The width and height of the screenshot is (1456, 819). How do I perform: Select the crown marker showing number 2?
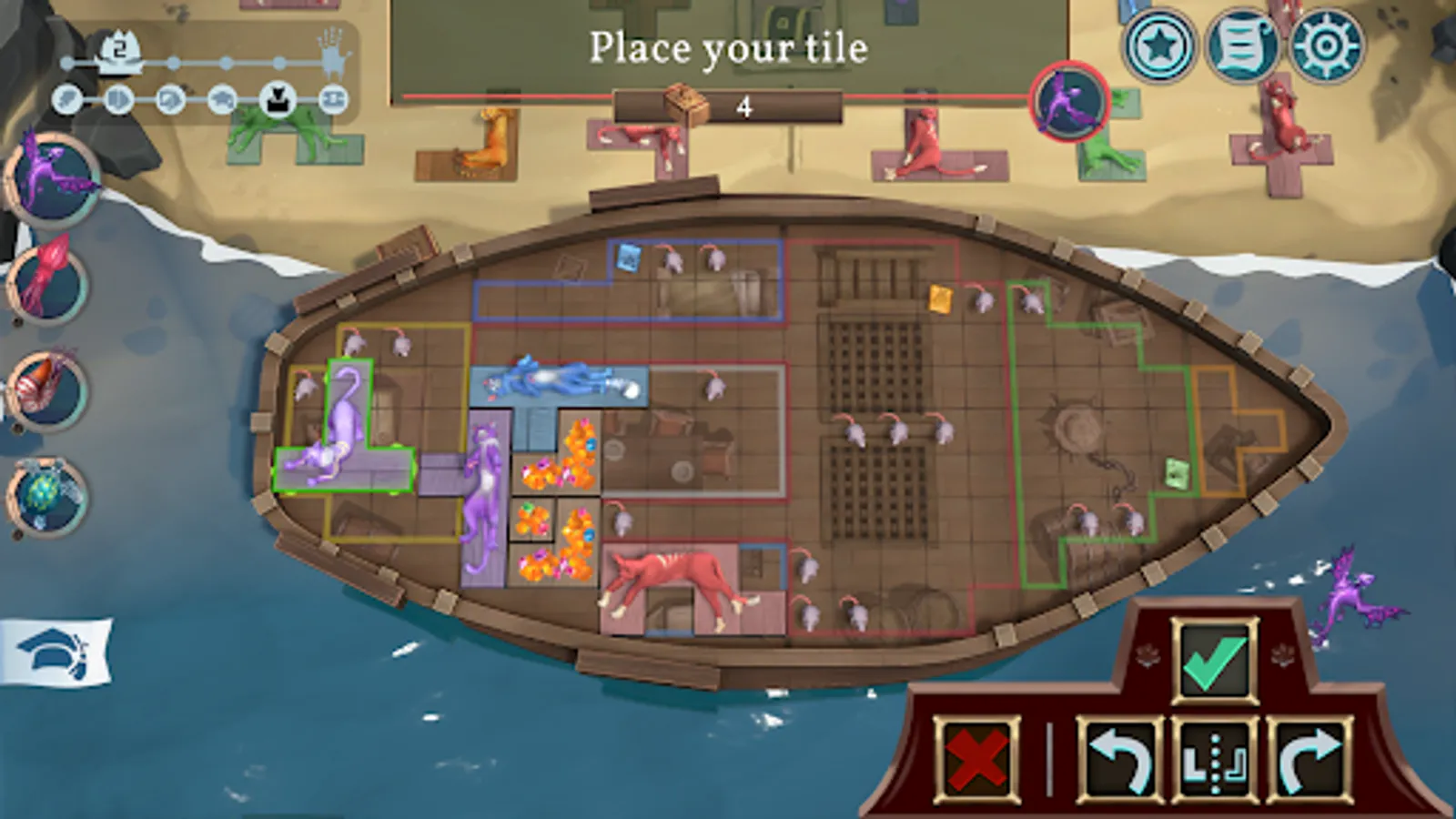(x=118, y=45)
